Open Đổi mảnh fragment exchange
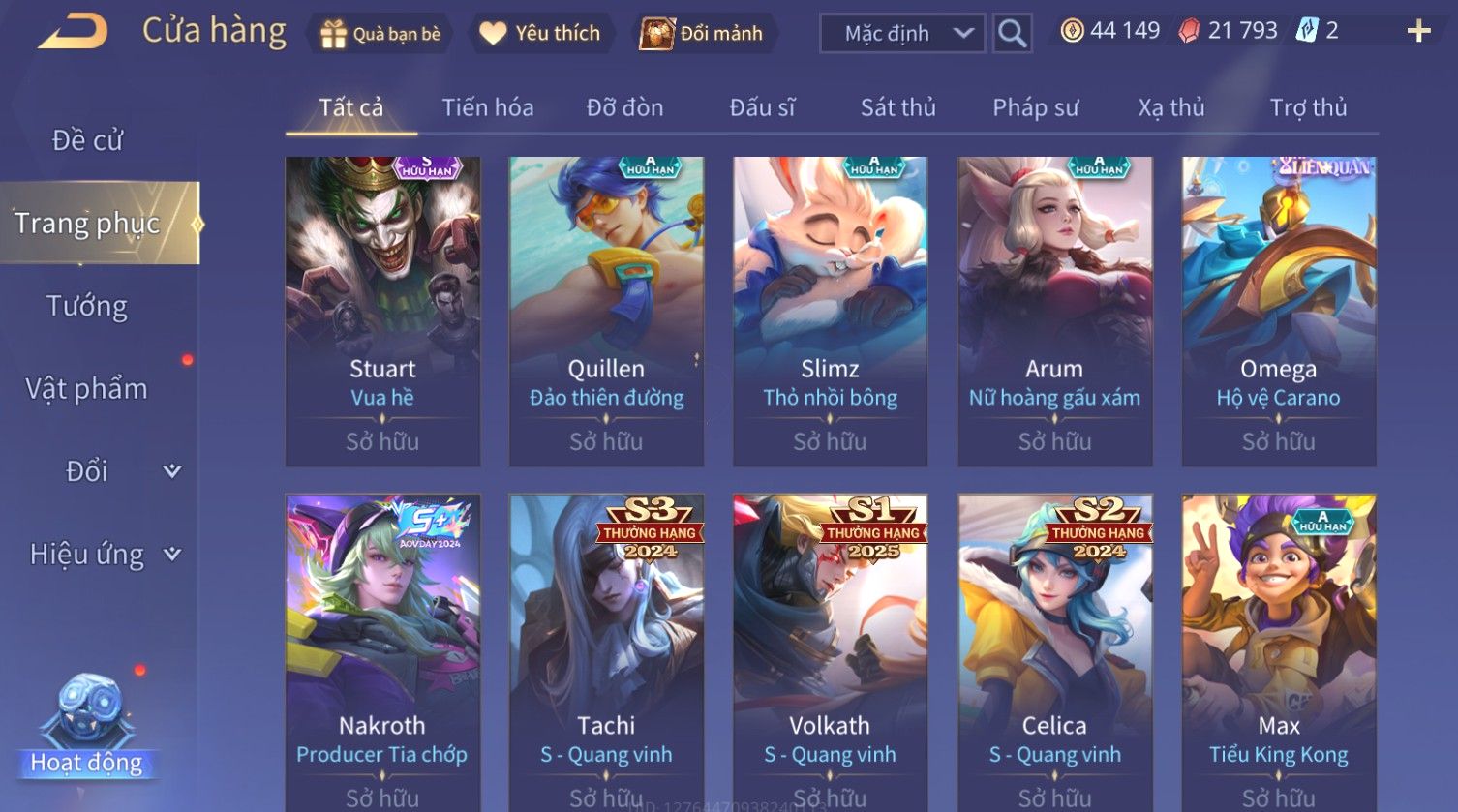 702,34
